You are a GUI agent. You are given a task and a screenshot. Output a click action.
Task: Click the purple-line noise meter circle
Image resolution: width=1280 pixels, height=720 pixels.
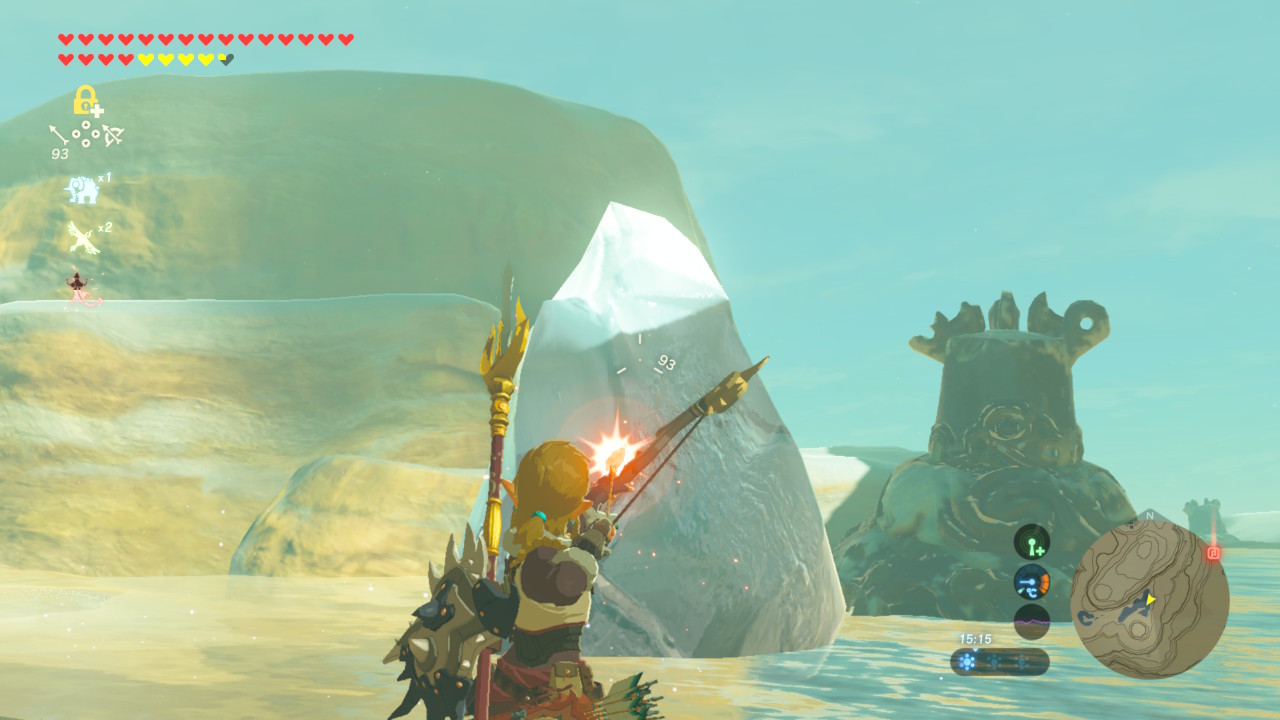[1032, 621]
